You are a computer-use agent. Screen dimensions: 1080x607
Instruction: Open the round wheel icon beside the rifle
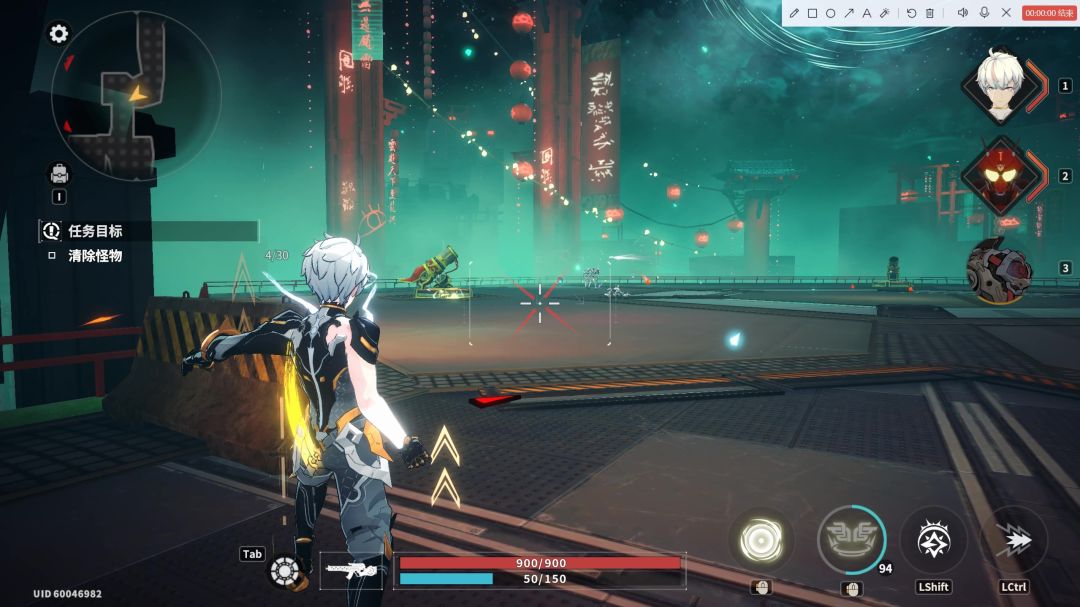click(285, 571)
